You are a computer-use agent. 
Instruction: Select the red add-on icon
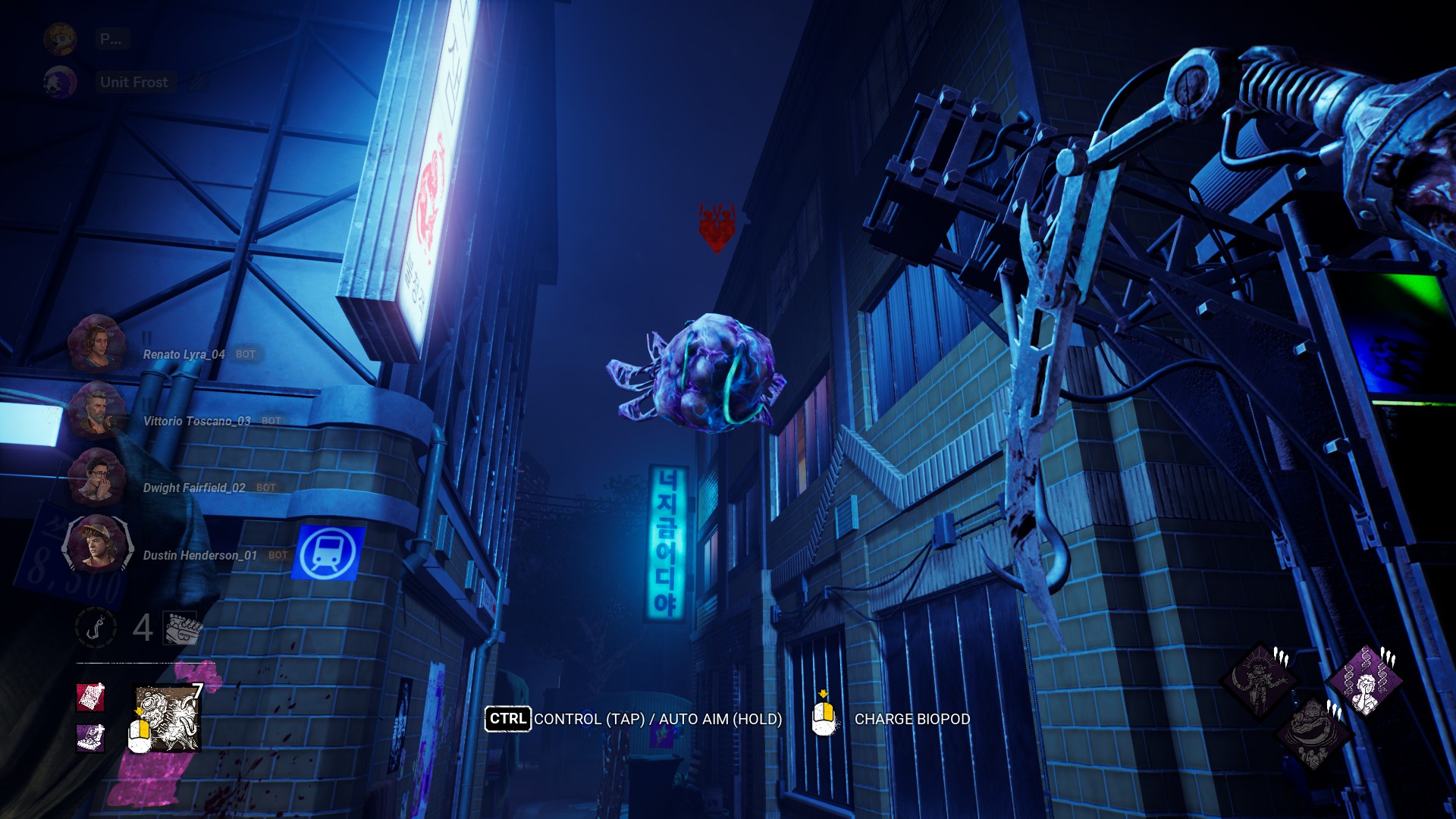point(89,697)
